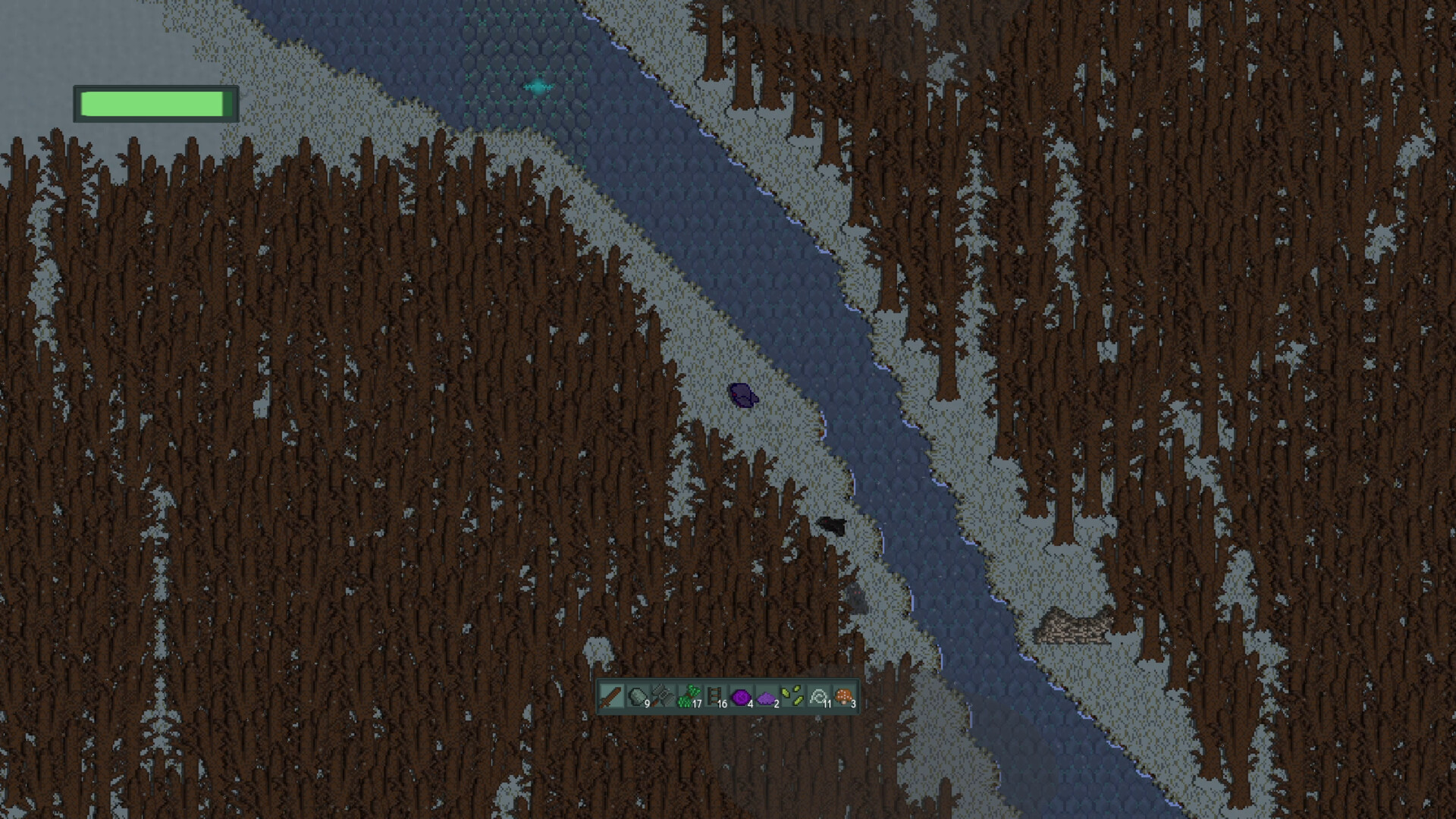Select the wooden sword in the hotbar
Screen dimensions: 1456x819
[611, 698]
